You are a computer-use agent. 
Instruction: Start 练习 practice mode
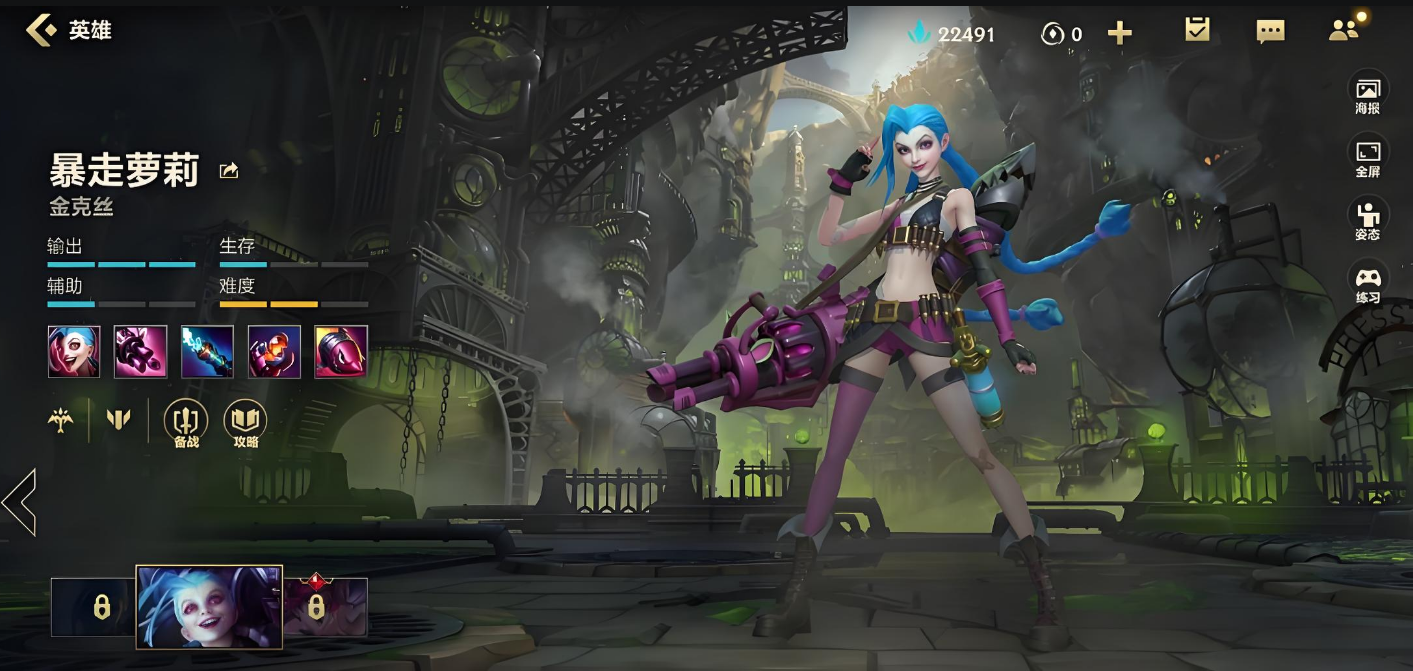pyautogui.click(x=1368, y=284)
